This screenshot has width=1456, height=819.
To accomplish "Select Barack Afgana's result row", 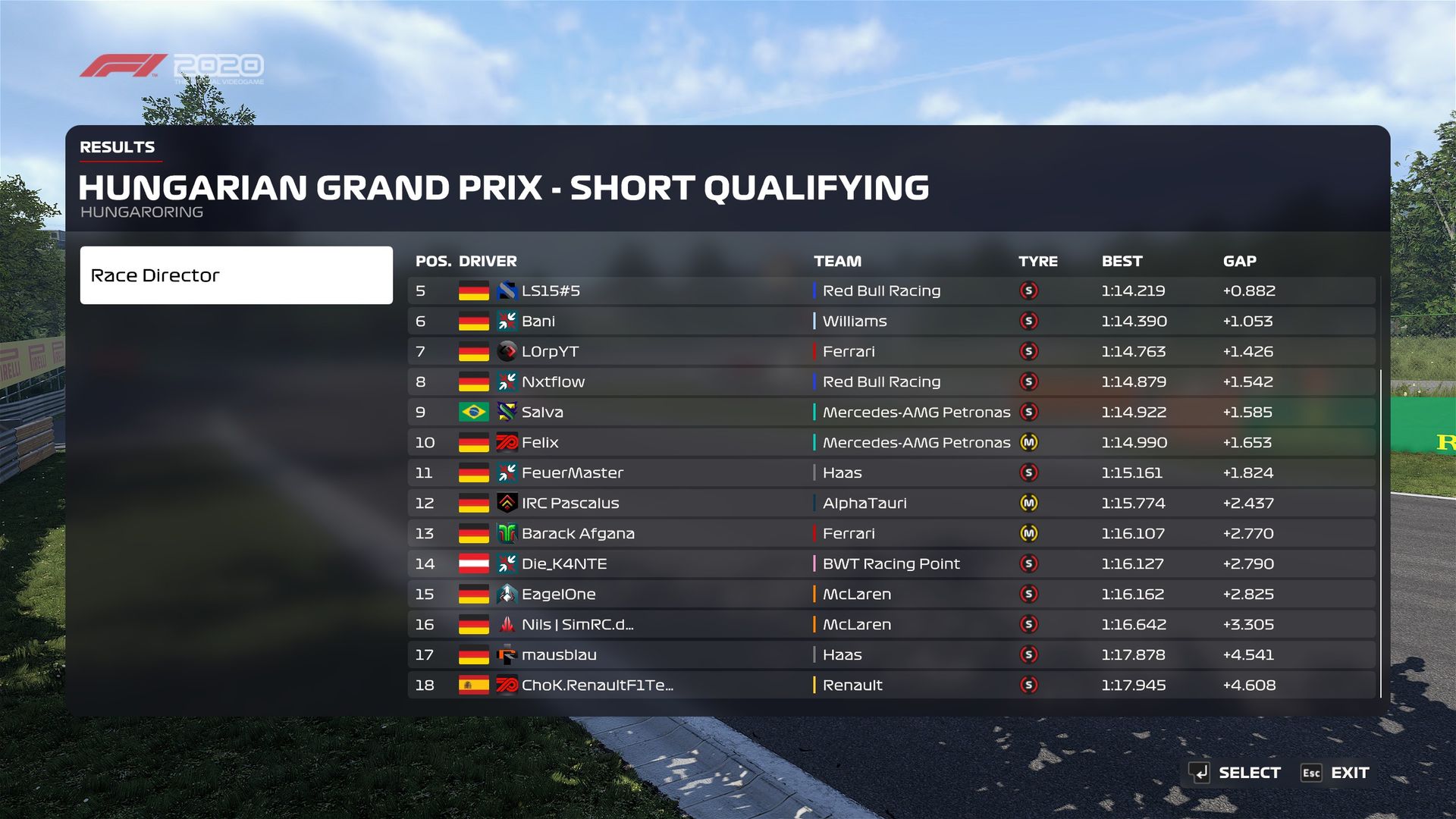I will coord(890,533).
